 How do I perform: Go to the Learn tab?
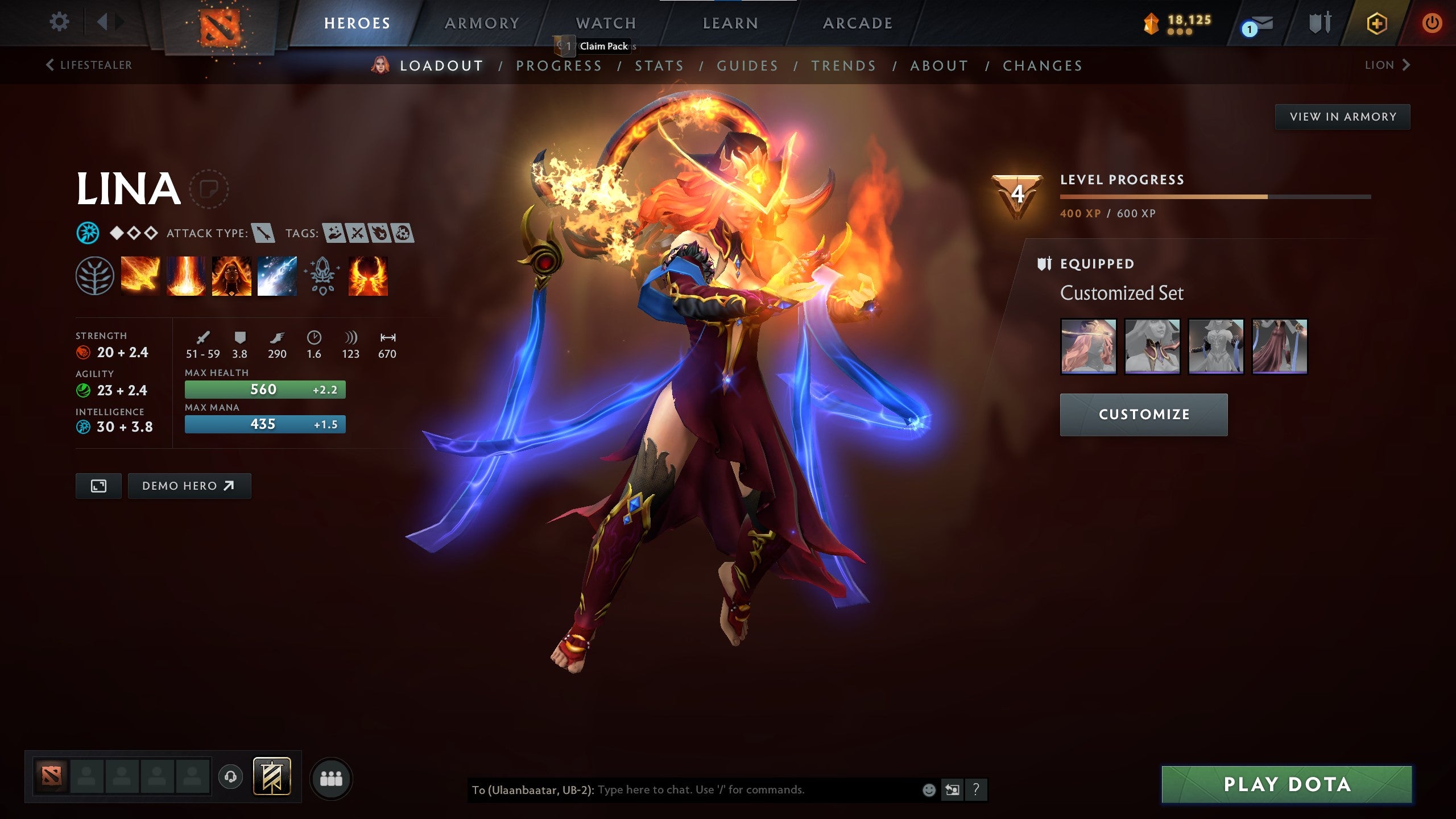point(730,23)
